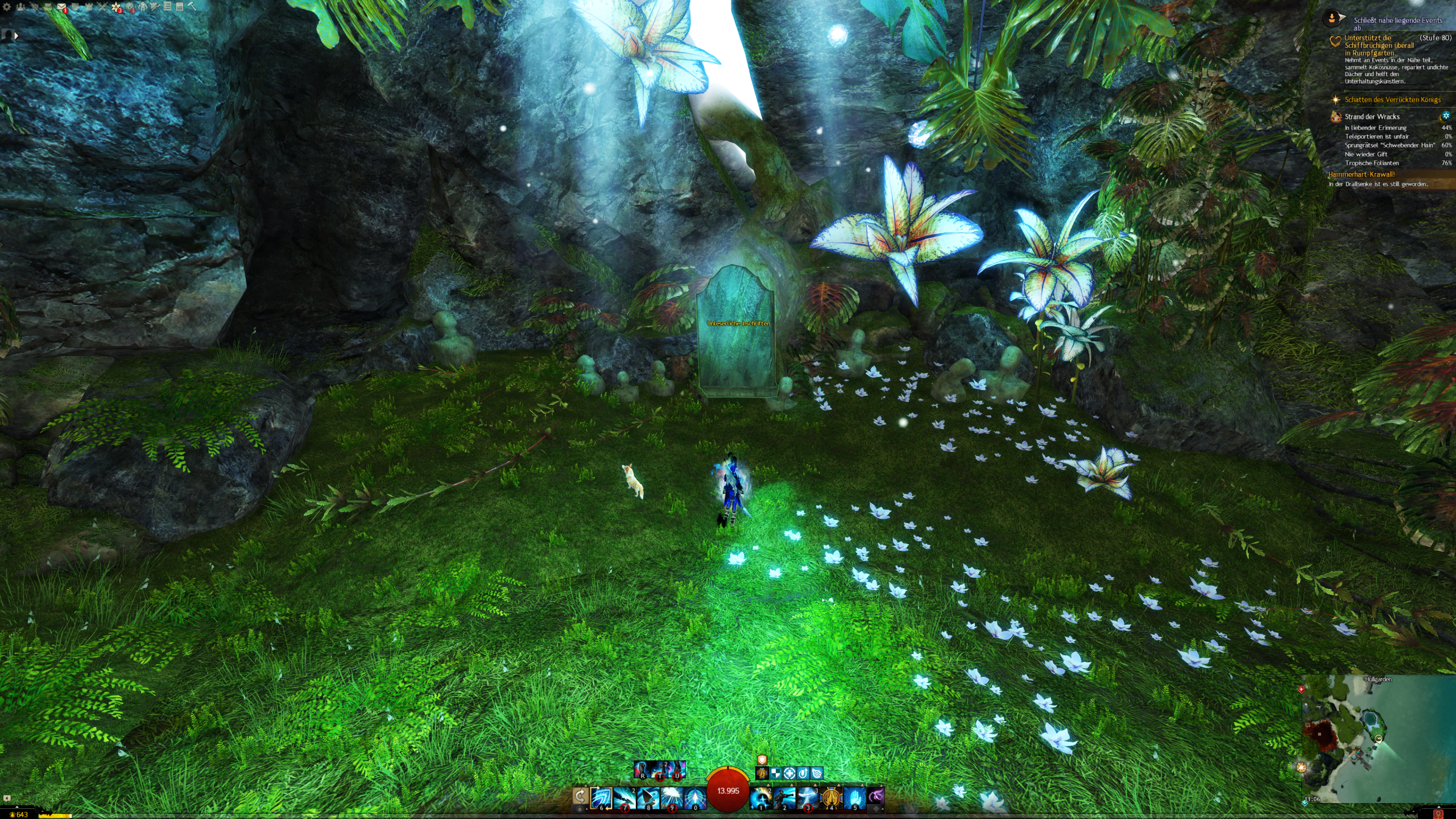Open the crossed swords PvP panel
Screen dimensions: 1456x819
click(x=102, y=7)
